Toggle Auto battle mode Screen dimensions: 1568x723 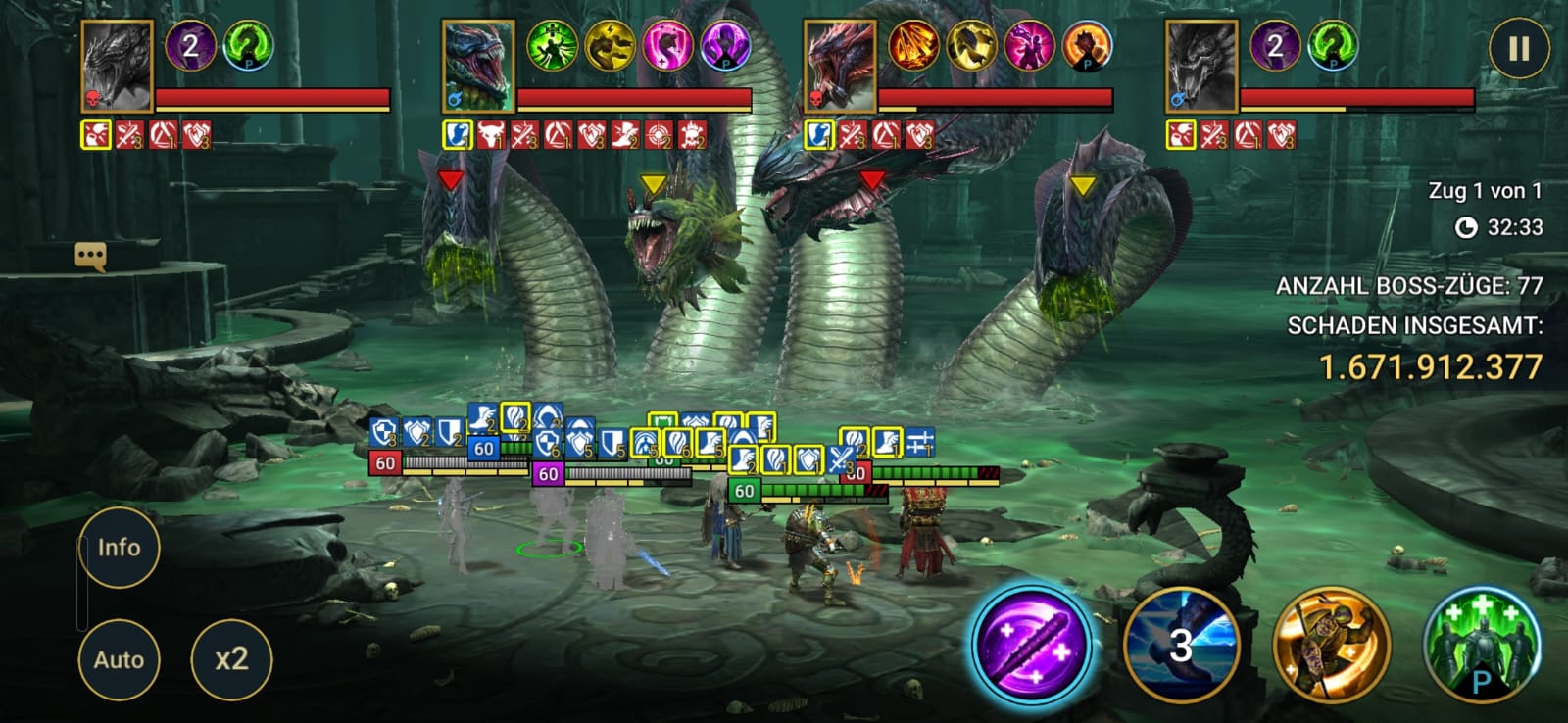coord(119,659)
